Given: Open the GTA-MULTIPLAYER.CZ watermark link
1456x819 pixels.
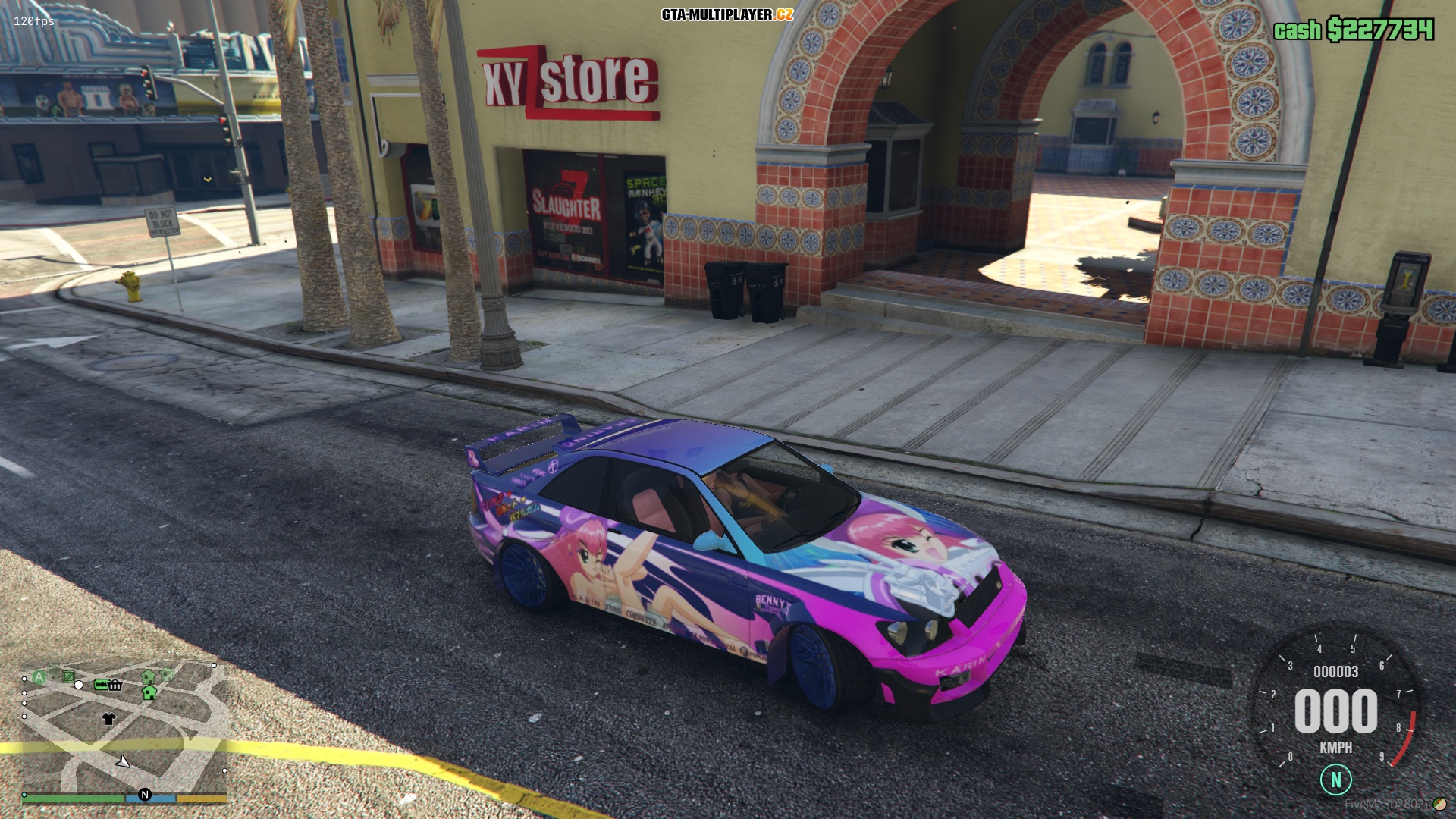Looking at the screenshot, I should coord(726,13).
